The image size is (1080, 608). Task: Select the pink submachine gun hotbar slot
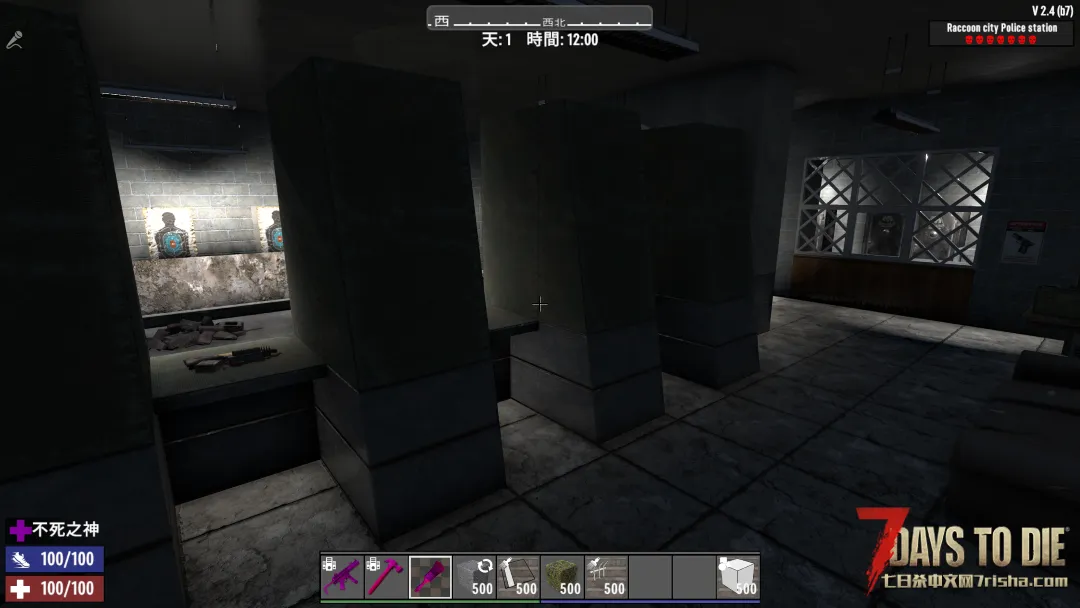click(342, 577)
